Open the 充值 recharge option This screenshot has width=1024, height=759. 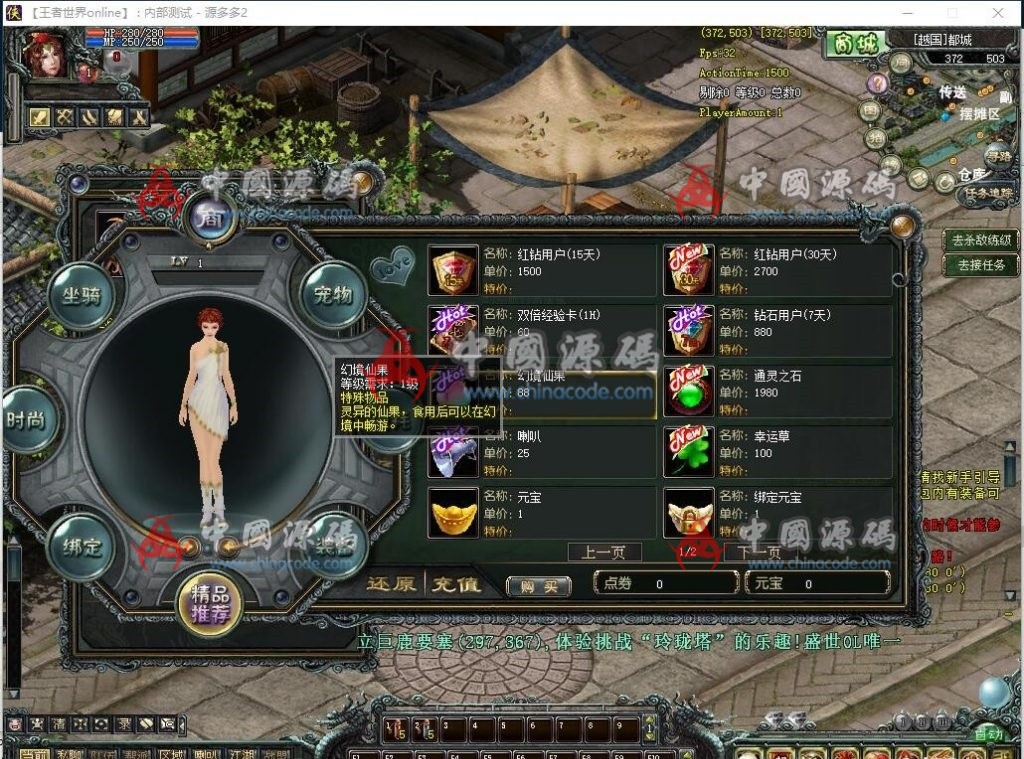pos(456,584)
